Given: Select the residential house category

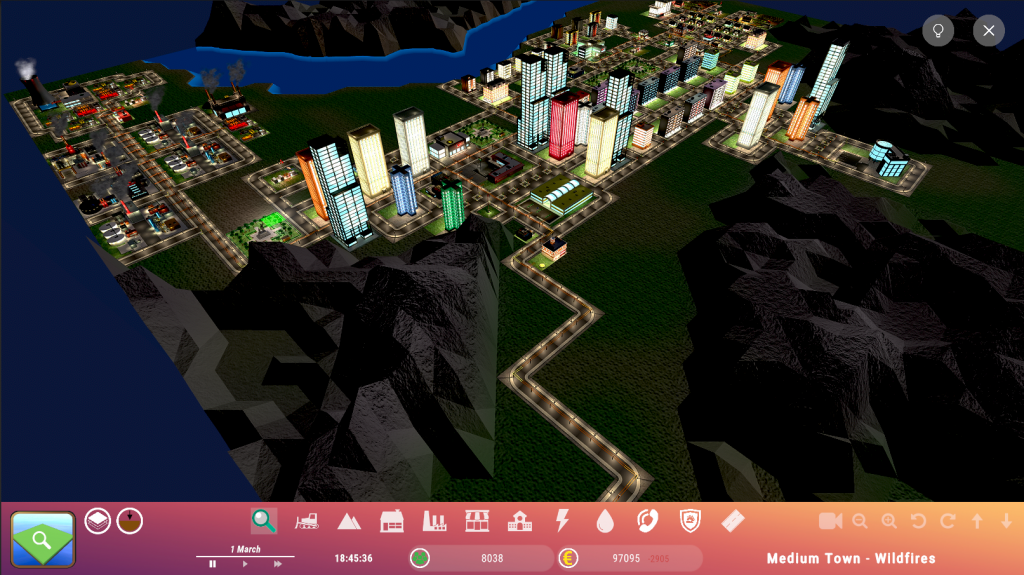Looking at the screenshot, I should click(391, 521).
